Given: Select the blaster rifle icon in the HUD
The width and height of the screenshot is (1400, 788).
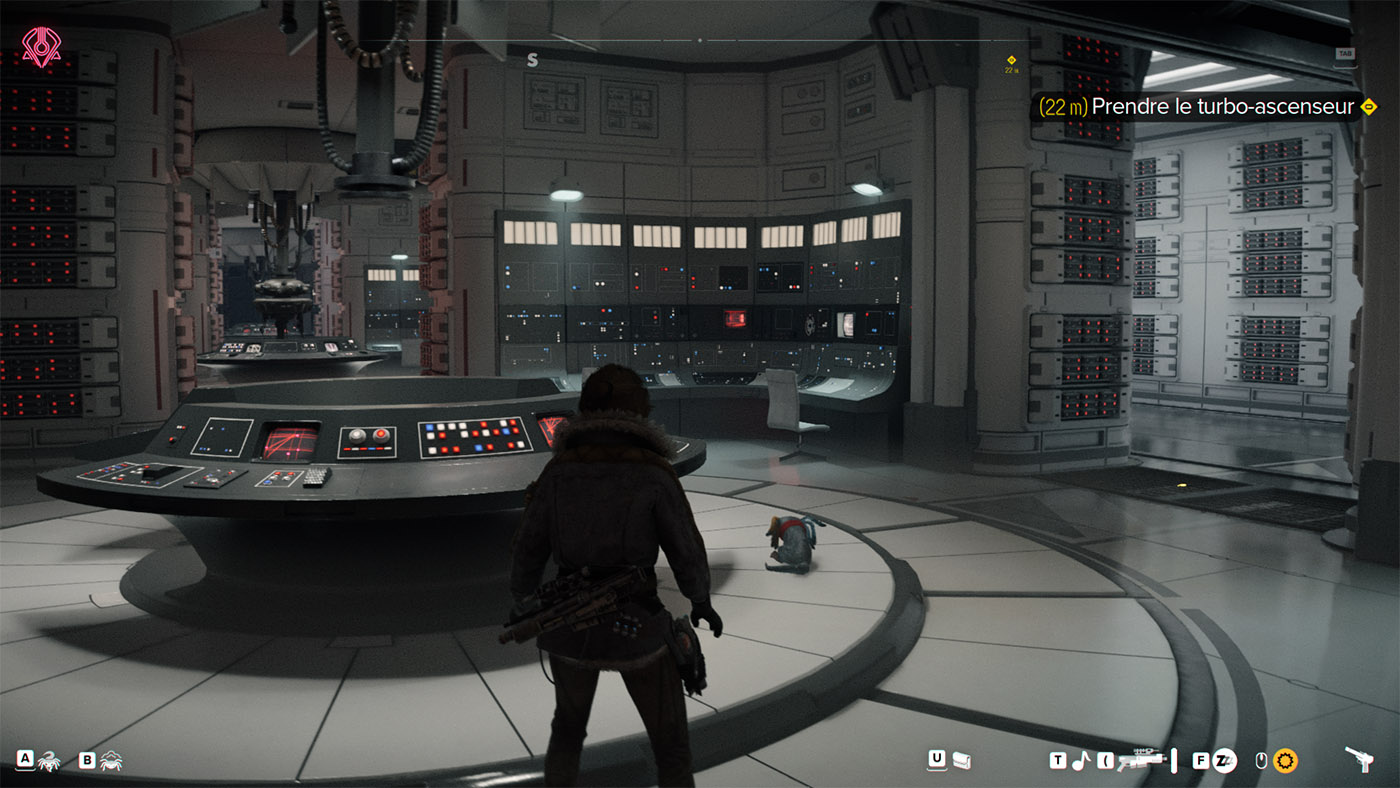Looking at the screenshot, I should pos(1141,760).
